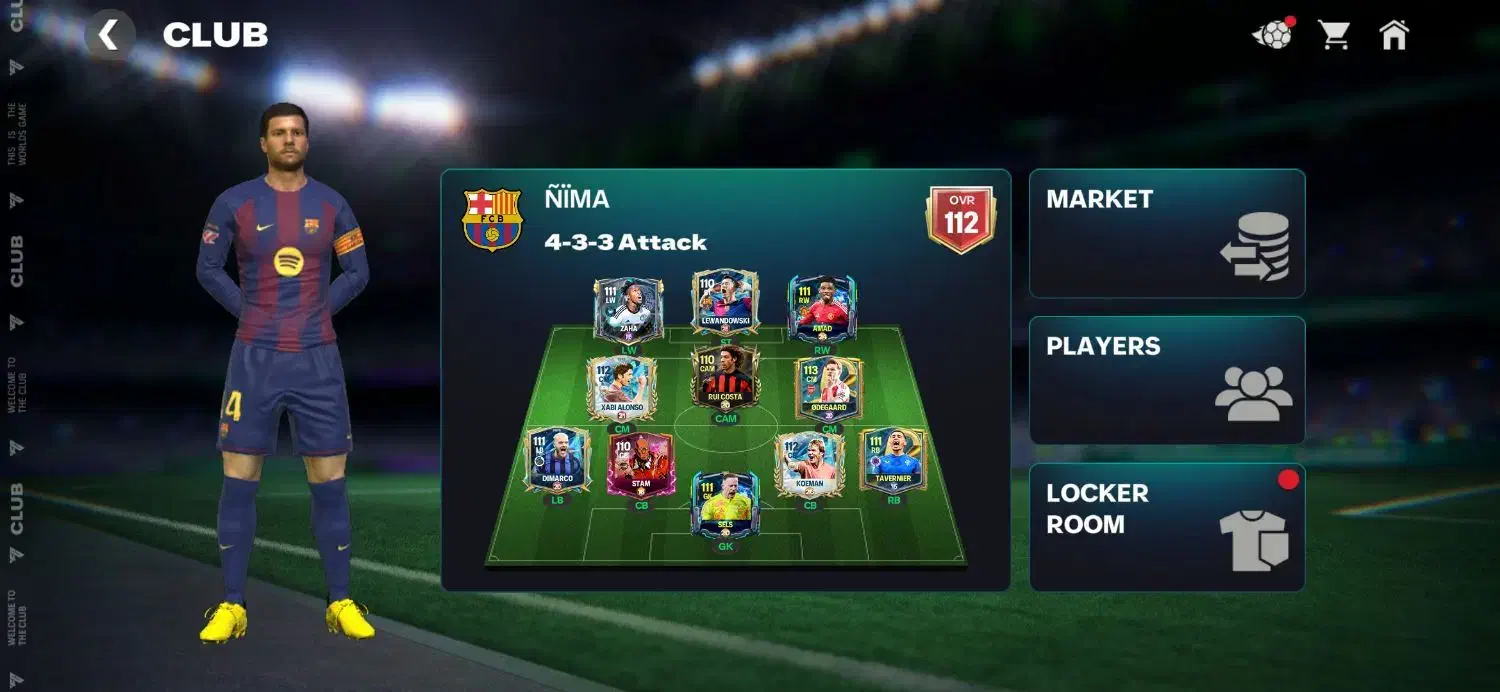Image resolution: width=1500 pixels, height=692 pixels.
Task: Select the Sels goalkeeper card
Action: 725,505
